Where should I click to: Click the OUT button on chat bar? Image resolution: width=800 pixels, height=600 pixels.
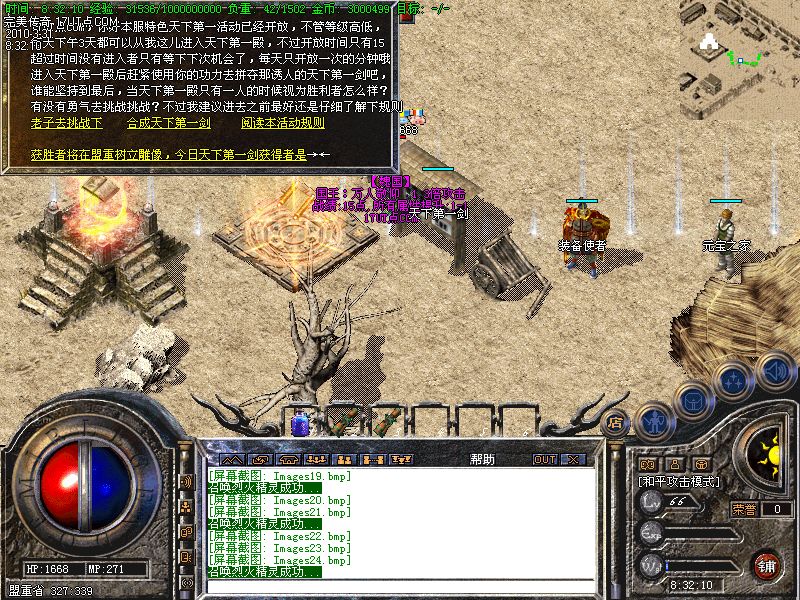pyautogui.click(x=544, y=459)
